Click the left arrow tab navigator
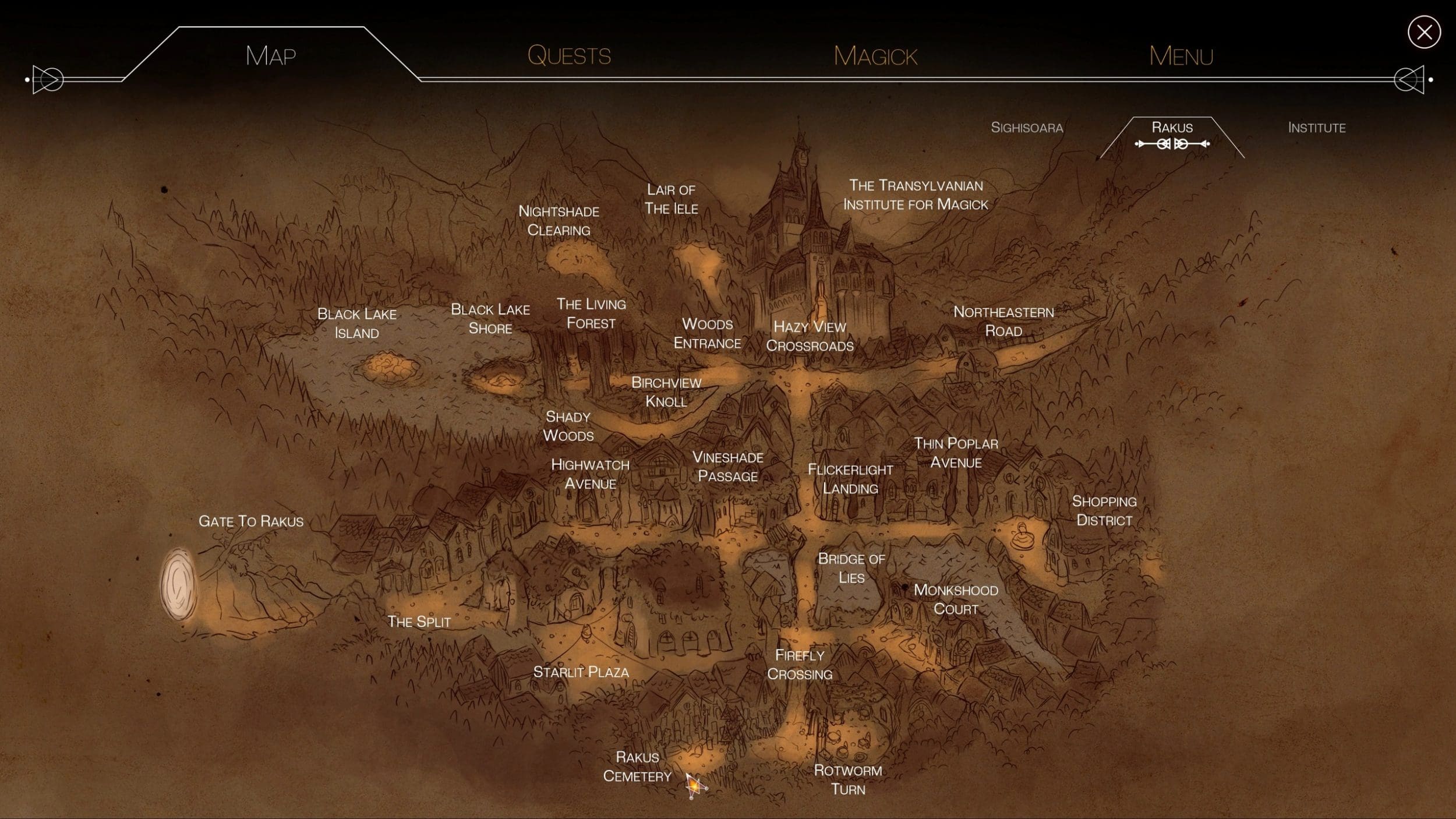Screen dimensions: 1456x819 [48, 79]
